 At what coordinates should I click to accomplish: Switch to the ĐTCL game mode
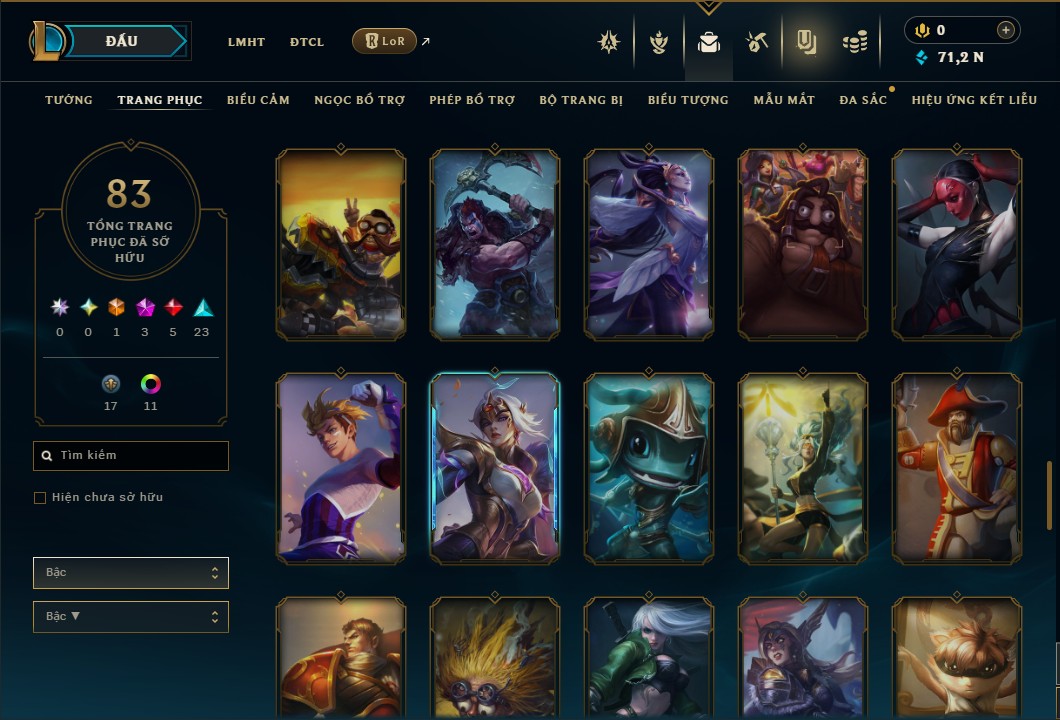(307, 42)
